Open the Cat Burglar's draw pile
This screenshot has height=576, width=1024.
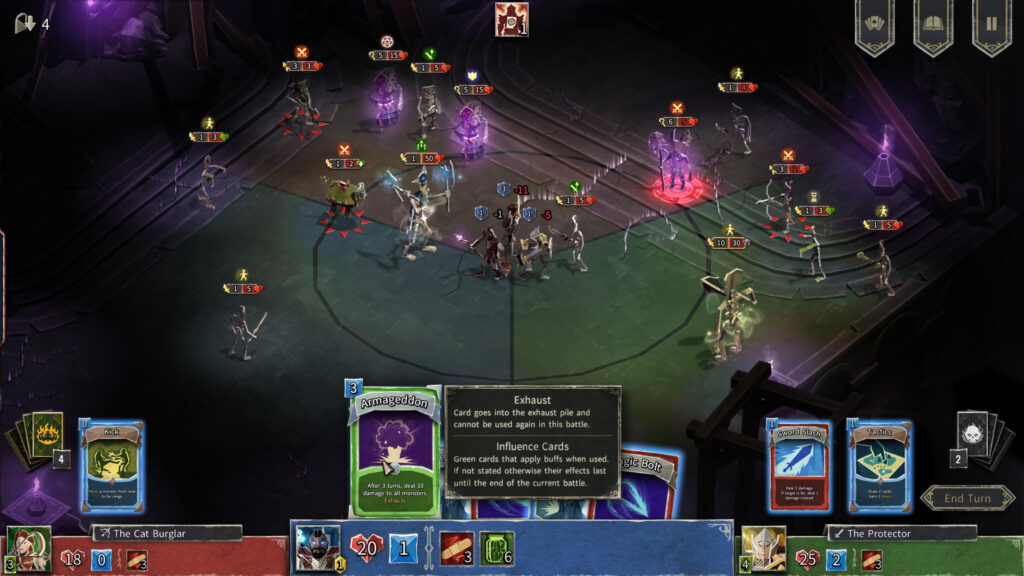[x=40, y=440]
